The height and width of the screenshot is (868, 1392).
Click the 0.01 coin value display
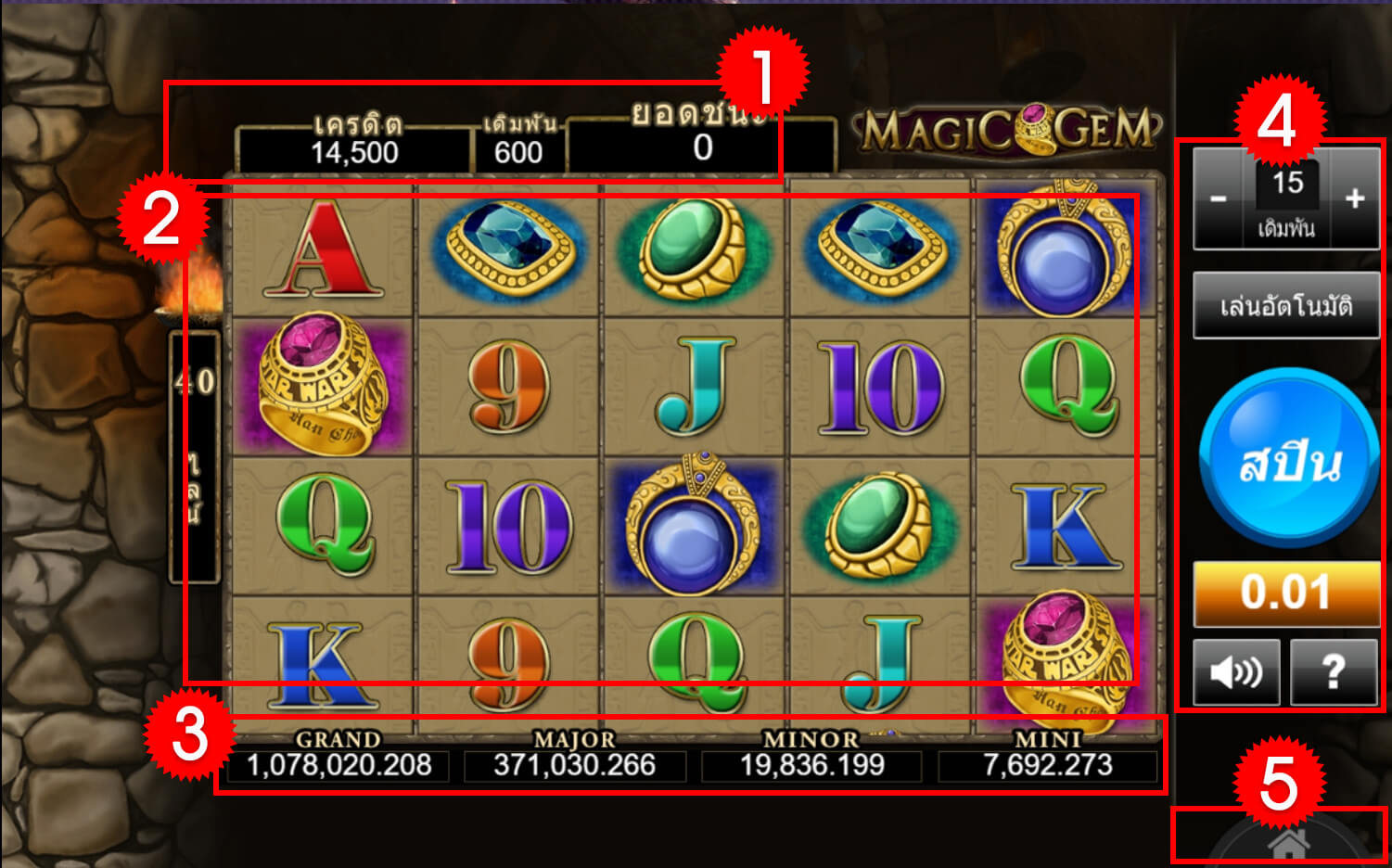click(1285, 594)
